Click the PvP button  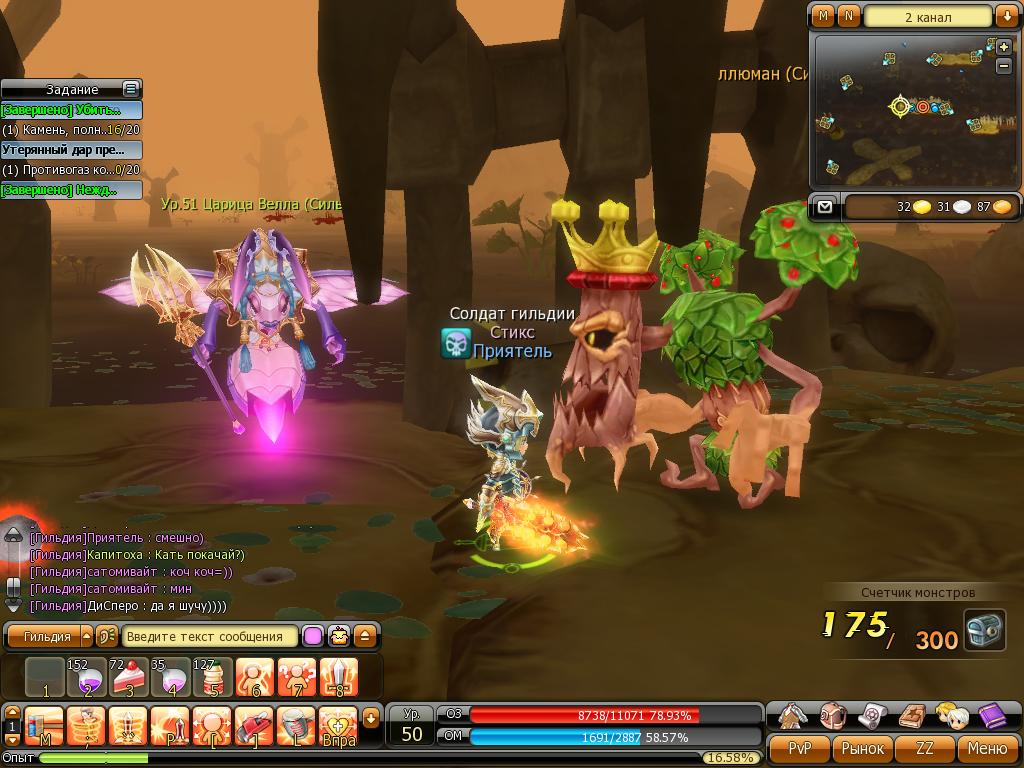pyautogui.click(x=800, y=748)
